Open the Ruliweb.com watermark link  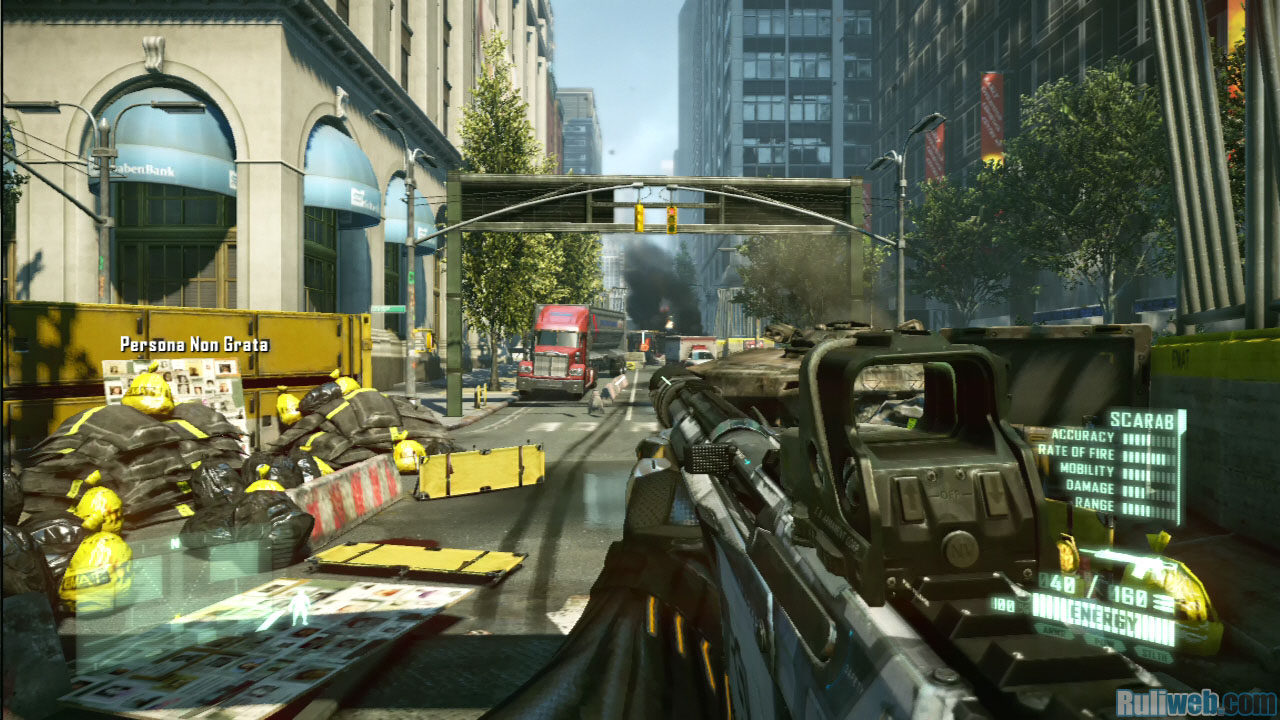[x=1195, y=701]
